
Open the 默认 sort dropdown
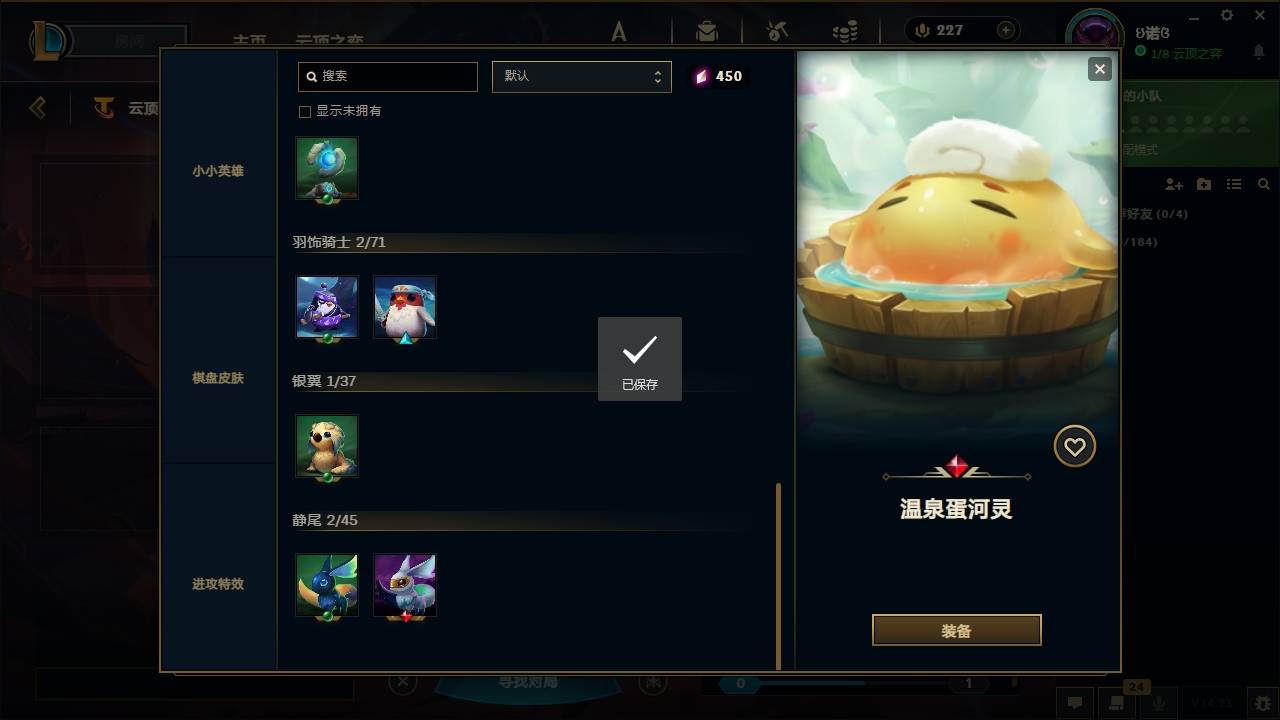pyautogui.click(x=582, y=77)
